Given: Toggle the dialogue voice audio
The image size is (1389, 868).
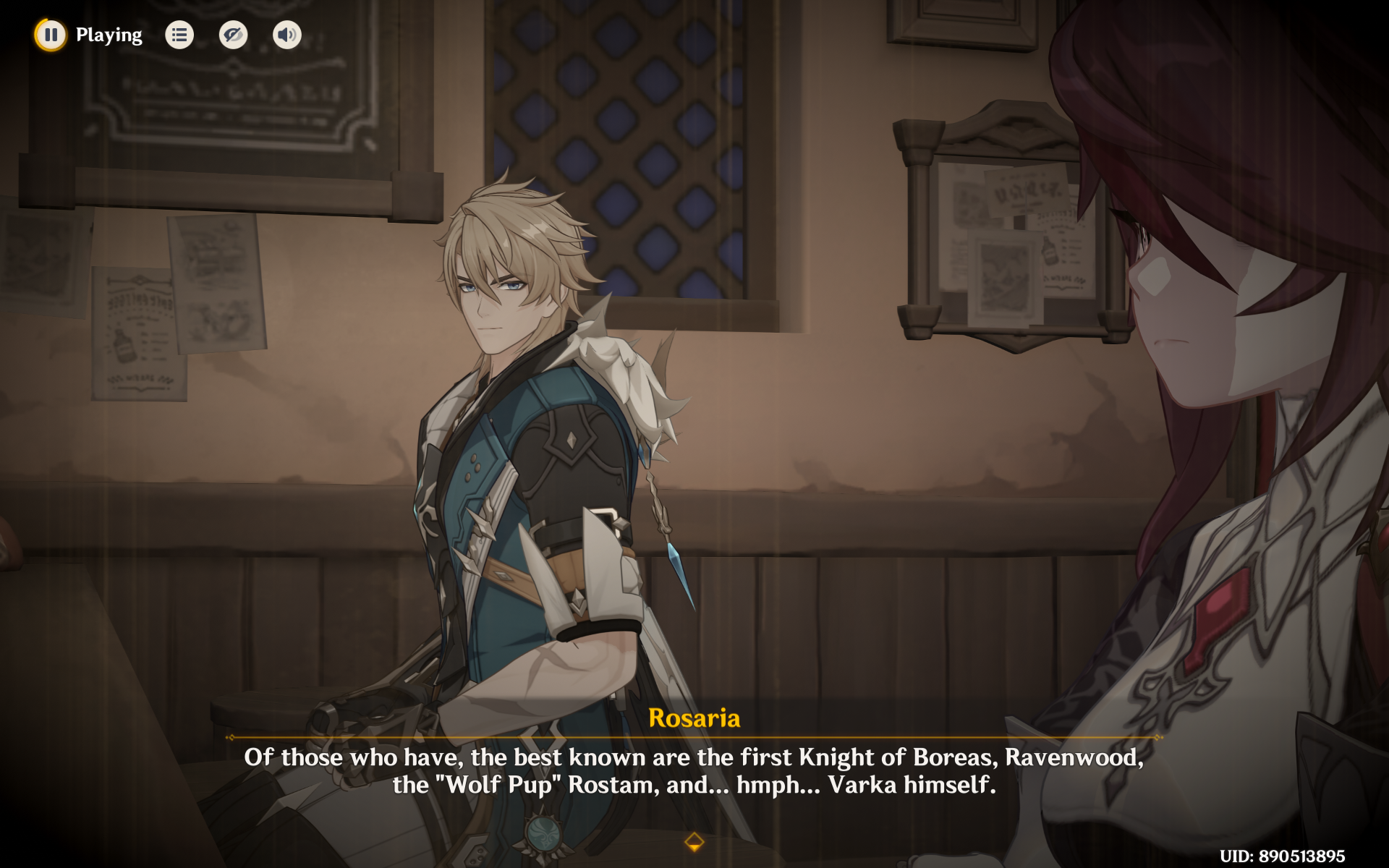Looking at the screenshot, I should 286,35.
